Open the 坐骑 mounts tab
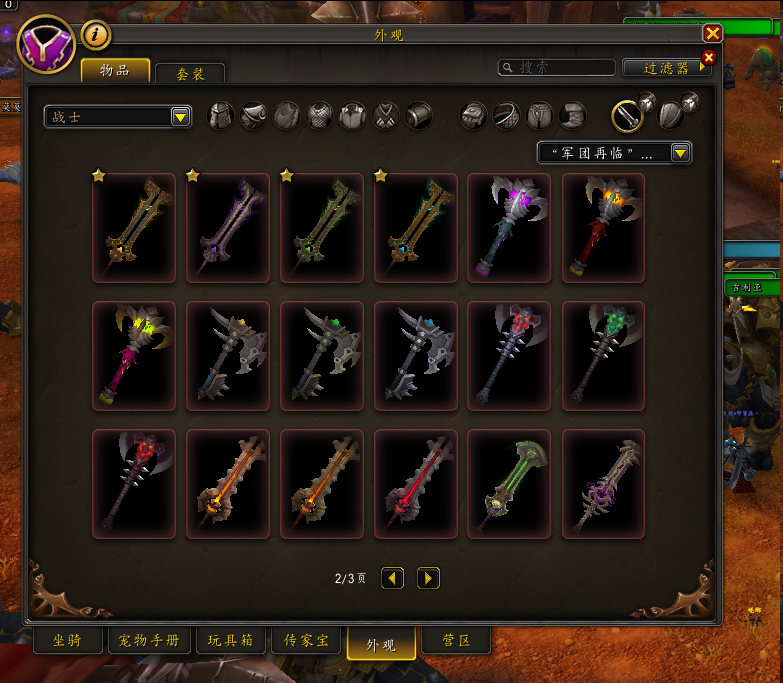 (x=68, y=641)
